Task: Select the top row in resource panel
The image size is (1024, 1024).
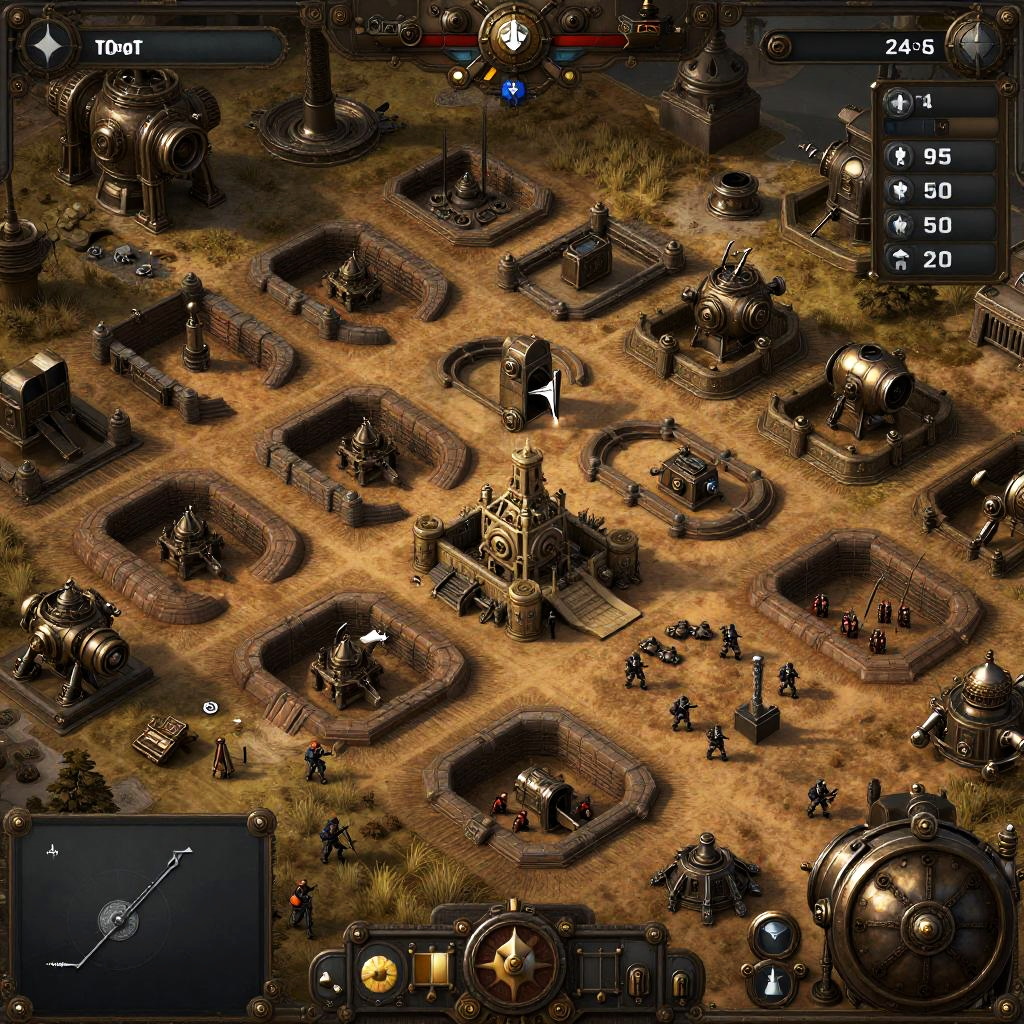Action: pos(940,101)
